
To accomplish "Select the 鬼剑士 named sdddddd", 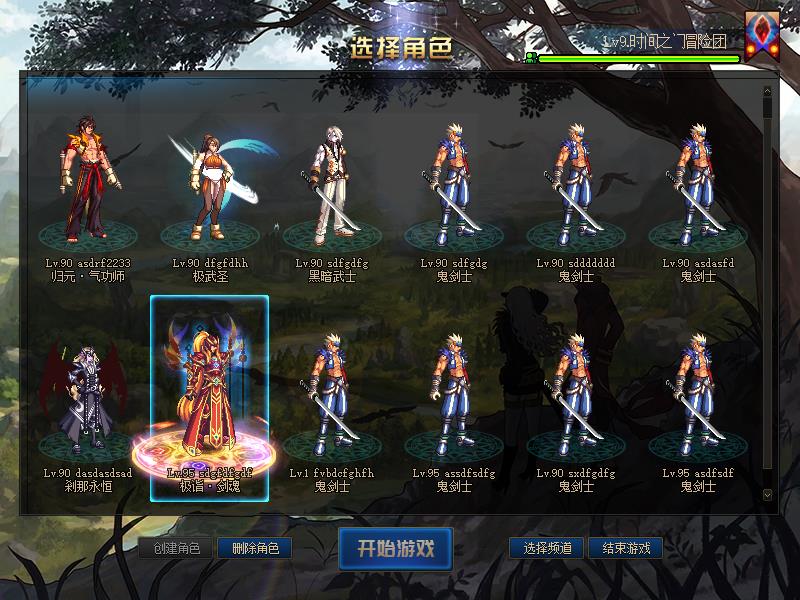I will (576, 185).
